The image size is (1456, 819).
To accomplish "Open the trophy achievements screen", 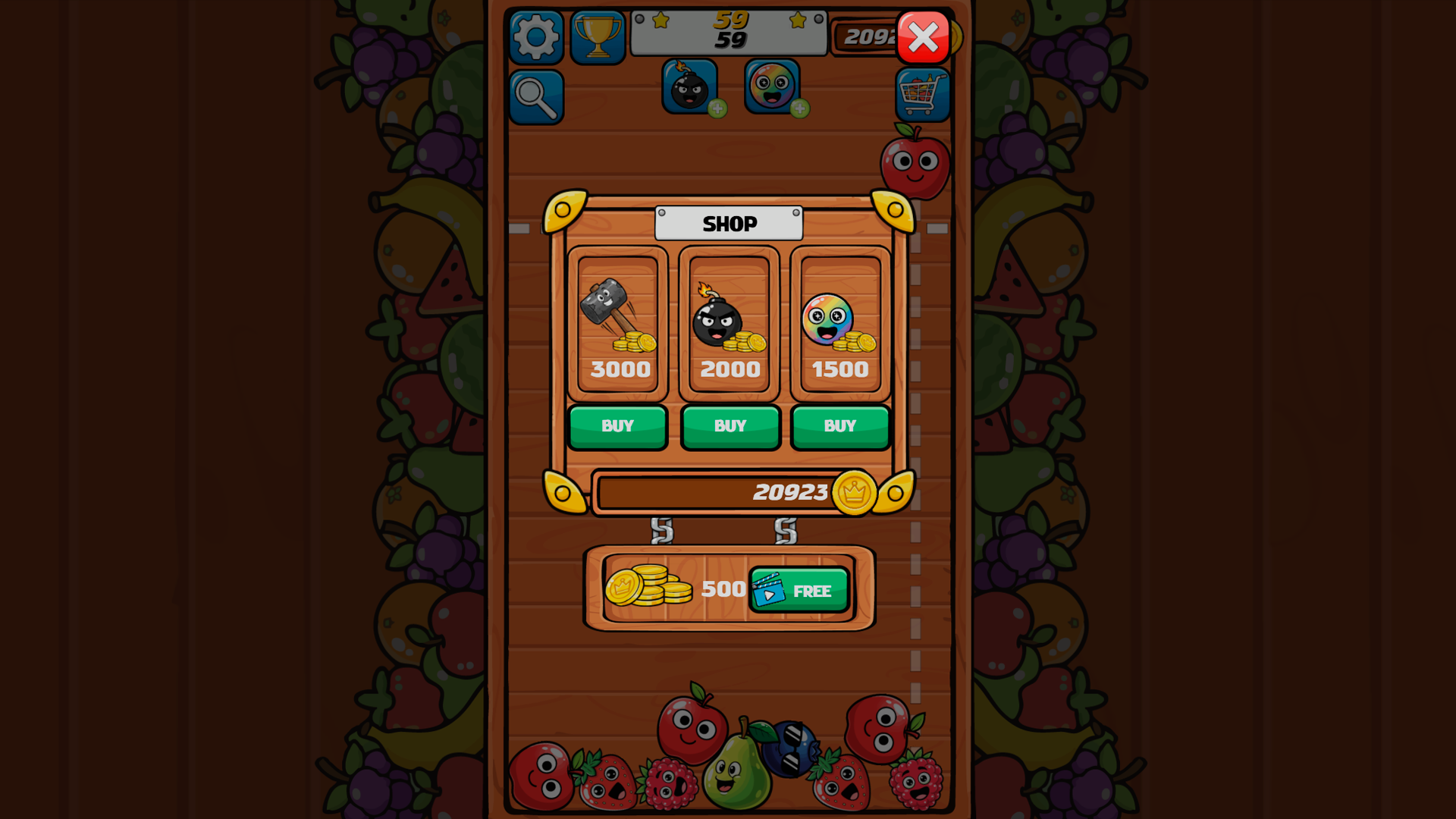I will pyautogui.click(x=599, y=36).
